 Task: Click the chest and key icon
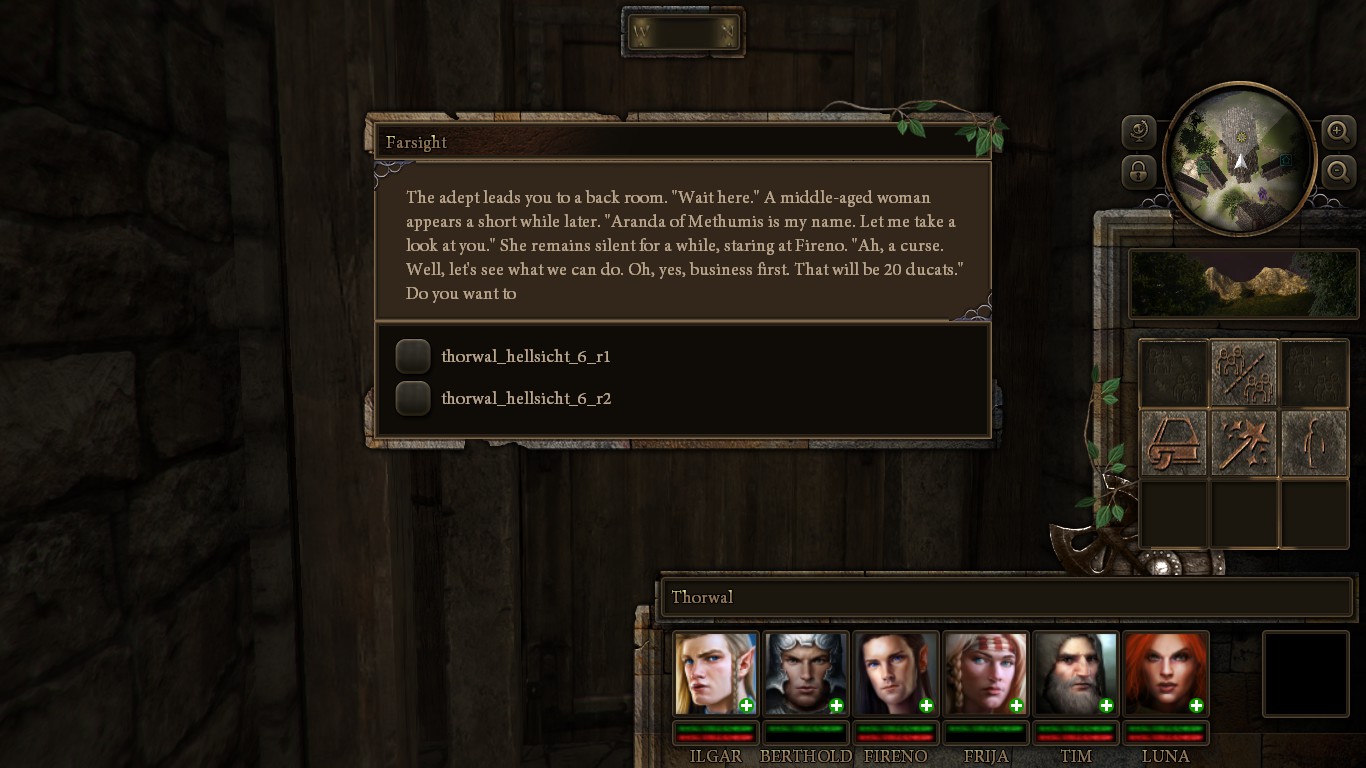(1174, 441)
